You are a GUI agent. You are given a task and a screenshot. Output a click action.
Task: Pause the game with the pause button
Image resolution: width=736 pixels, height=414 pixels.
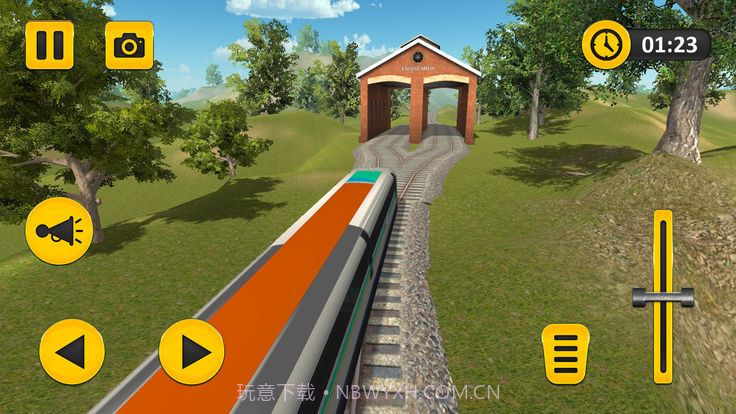(x=49, y=45)
